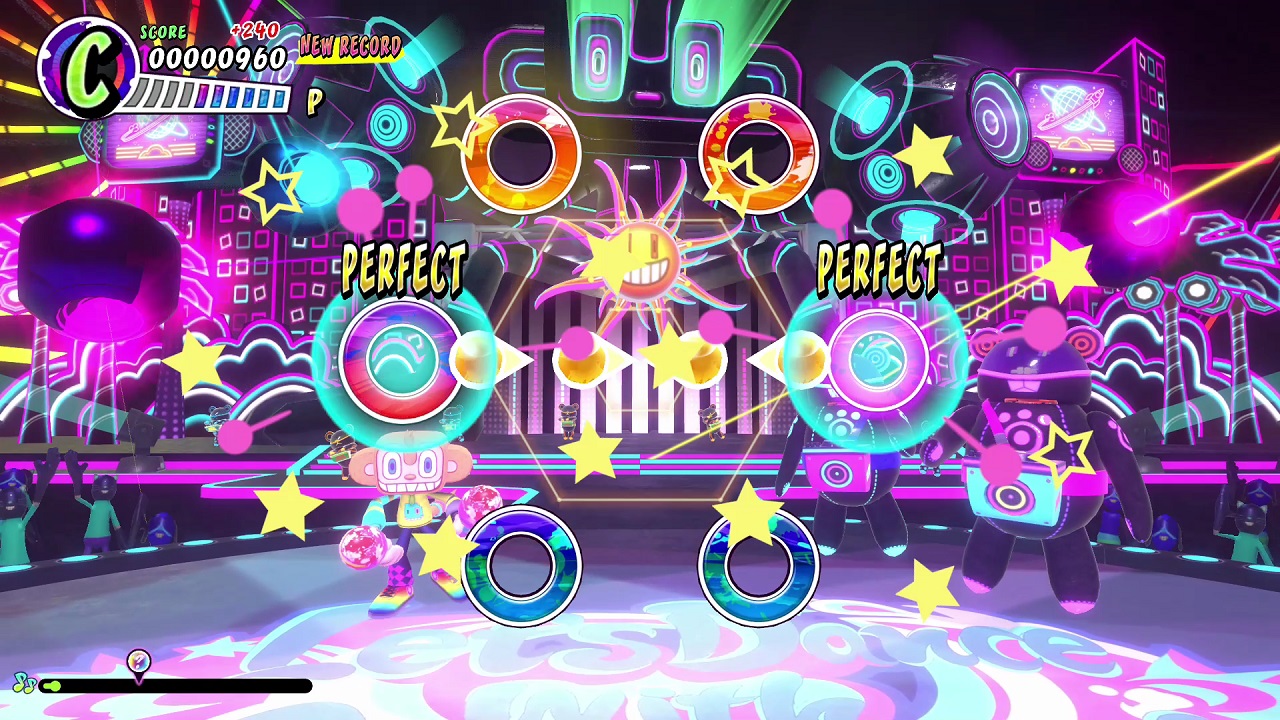Click the top-left orange target ring
The image size is (1280, 720).
coord(522,152)
